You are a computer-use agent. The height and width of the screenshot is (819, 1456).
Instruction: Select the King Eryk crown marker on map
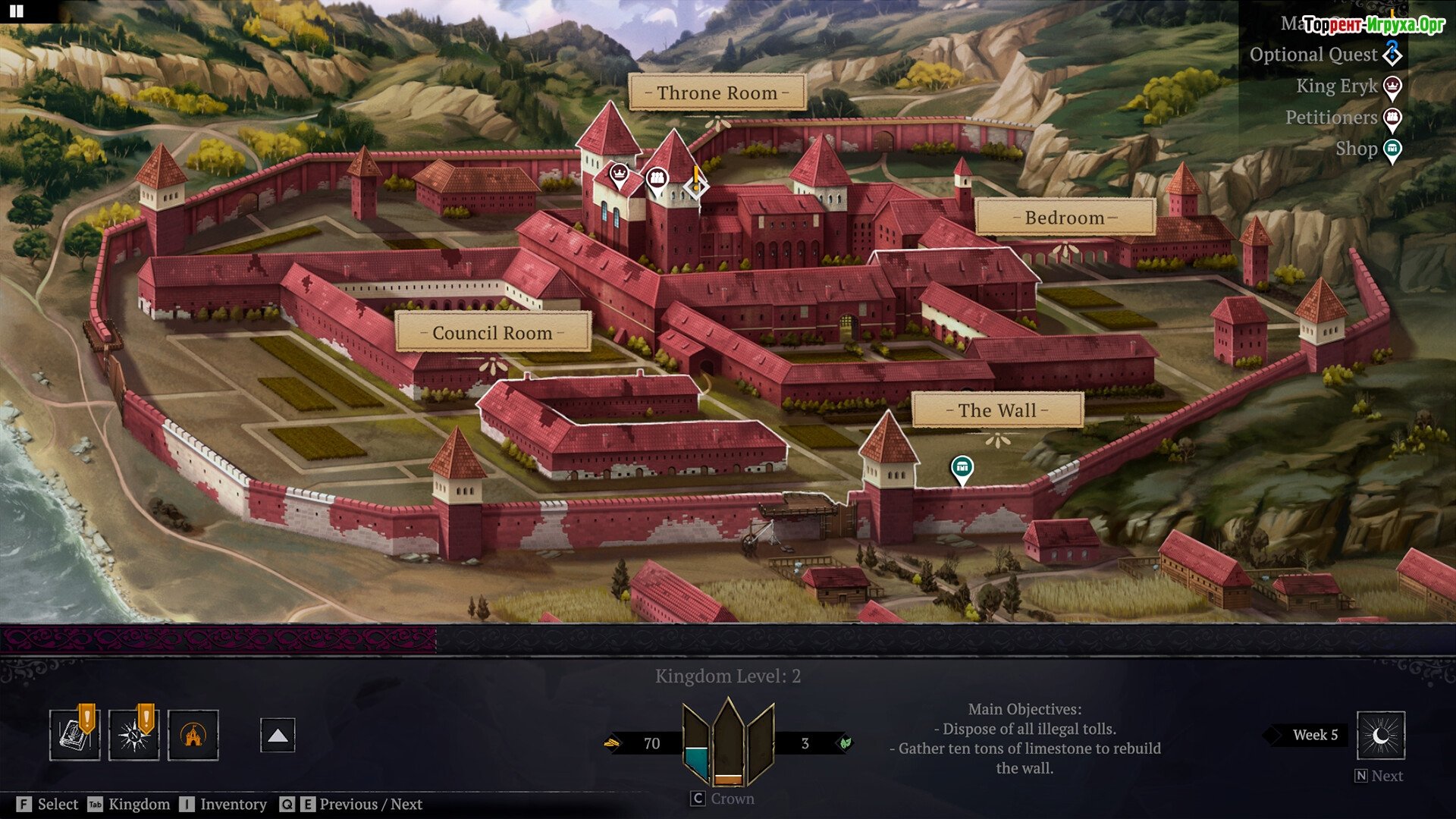[620, 175]
